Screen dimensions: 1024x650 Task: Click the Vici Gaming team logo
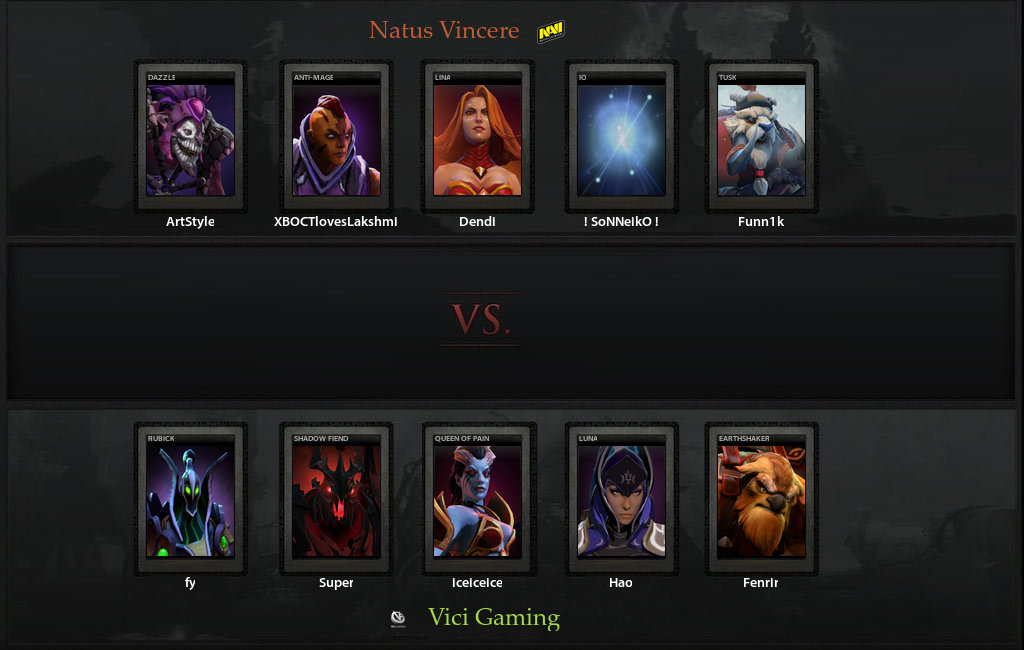pyautogui.click(x=398, y=619)
